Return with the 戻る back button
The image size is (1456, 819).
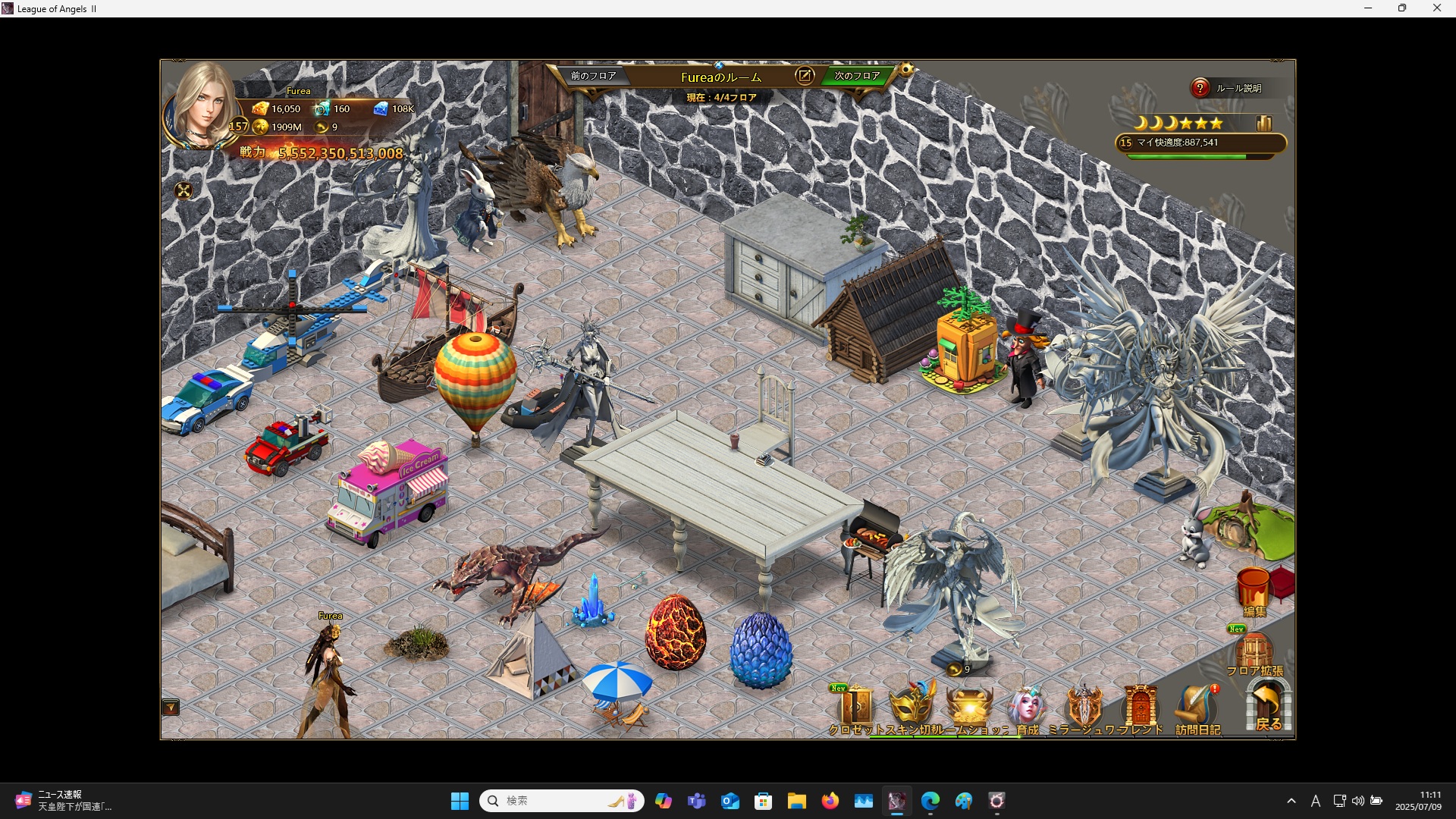(x=1268, y=707)
